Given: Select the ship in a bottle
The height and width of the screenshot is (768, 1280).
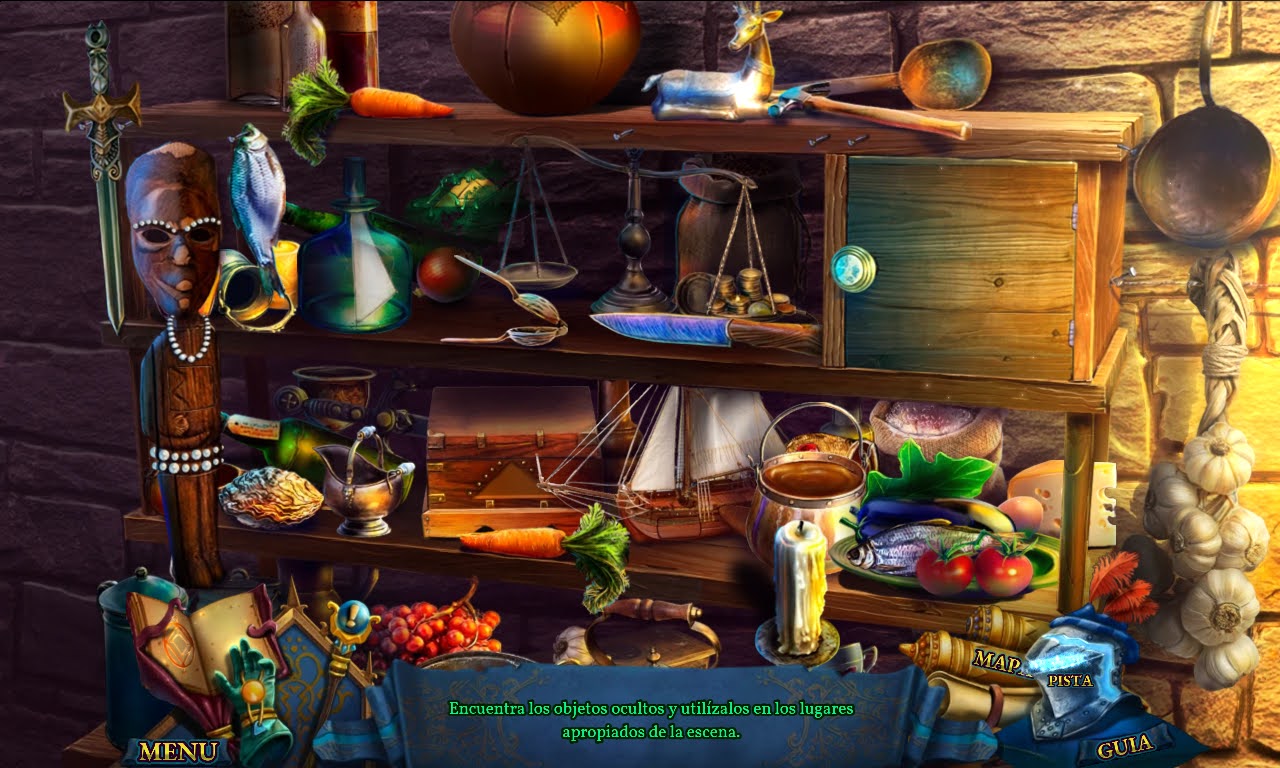Looking at the screenshot, I should [355, 265].
